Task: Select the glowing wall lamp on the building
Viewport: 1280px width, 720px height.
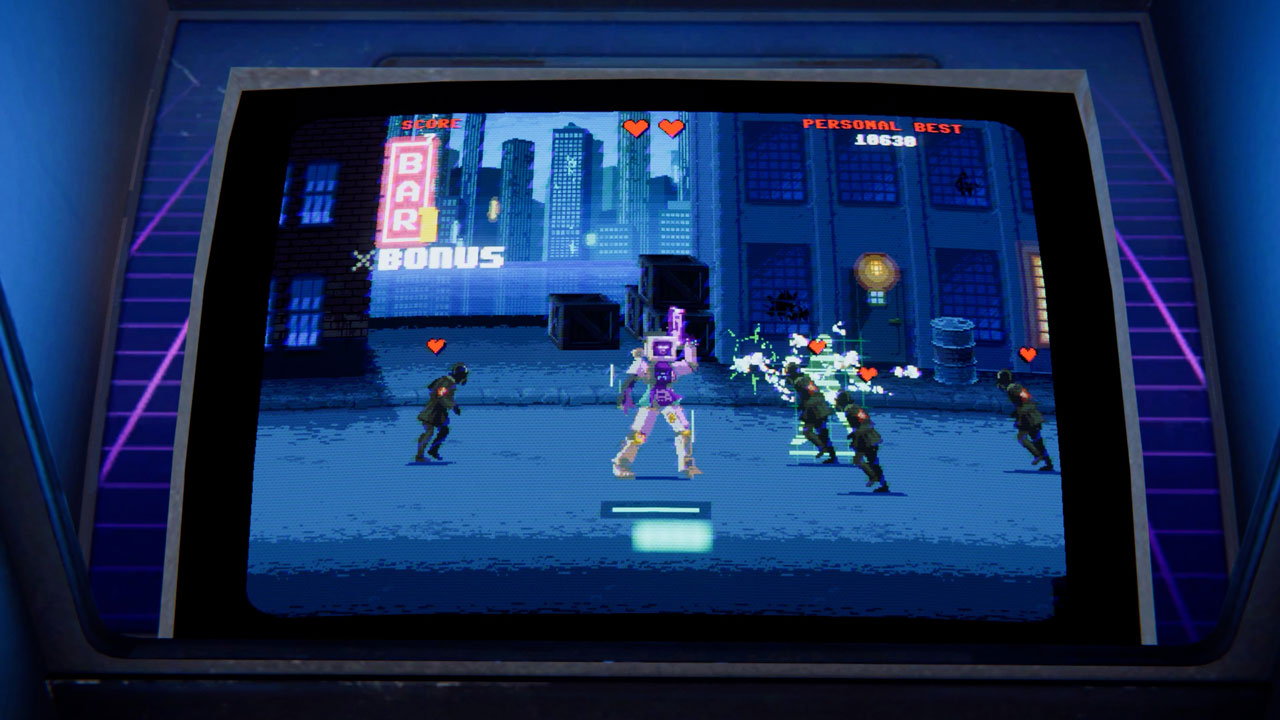Action: (875, 270)
